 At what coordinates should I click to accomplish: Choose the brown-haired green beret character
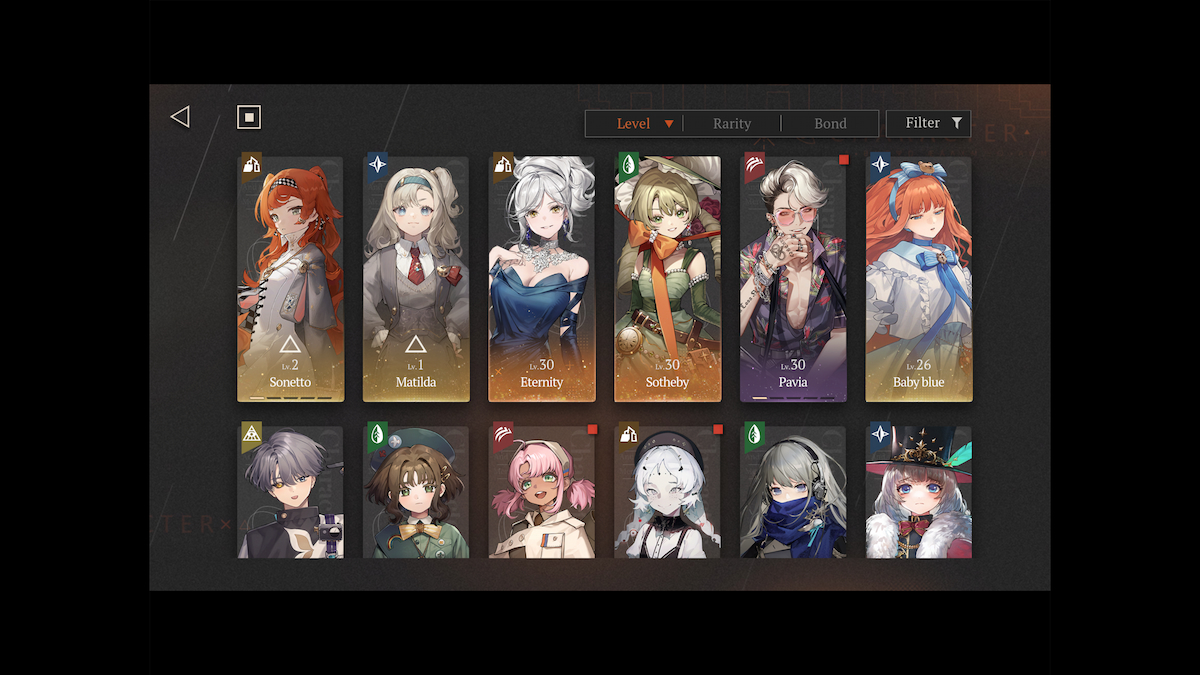[416, 491]
